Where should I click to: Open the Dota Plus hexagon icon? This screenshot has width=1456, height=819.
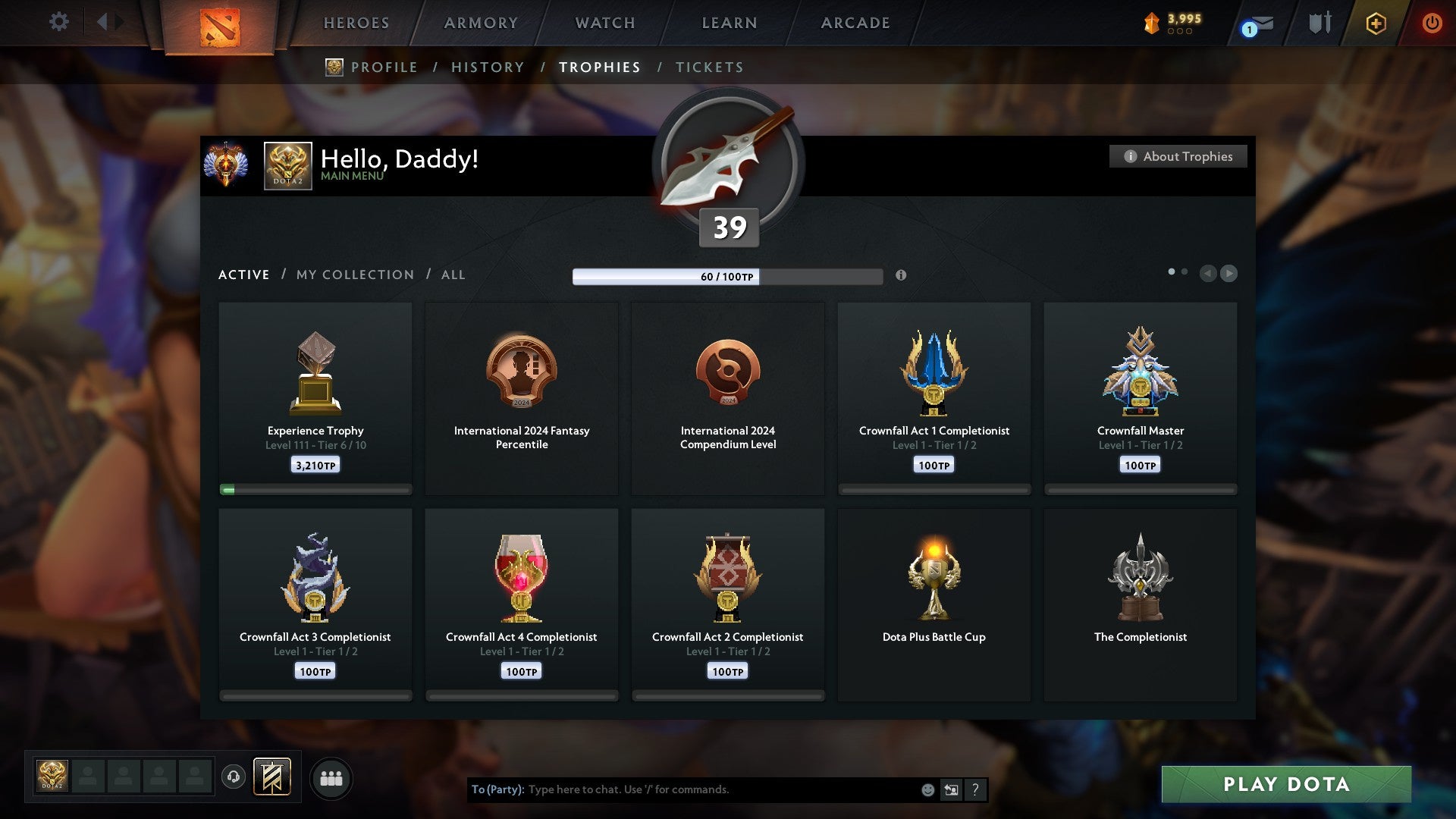(x=1376, y=23)
